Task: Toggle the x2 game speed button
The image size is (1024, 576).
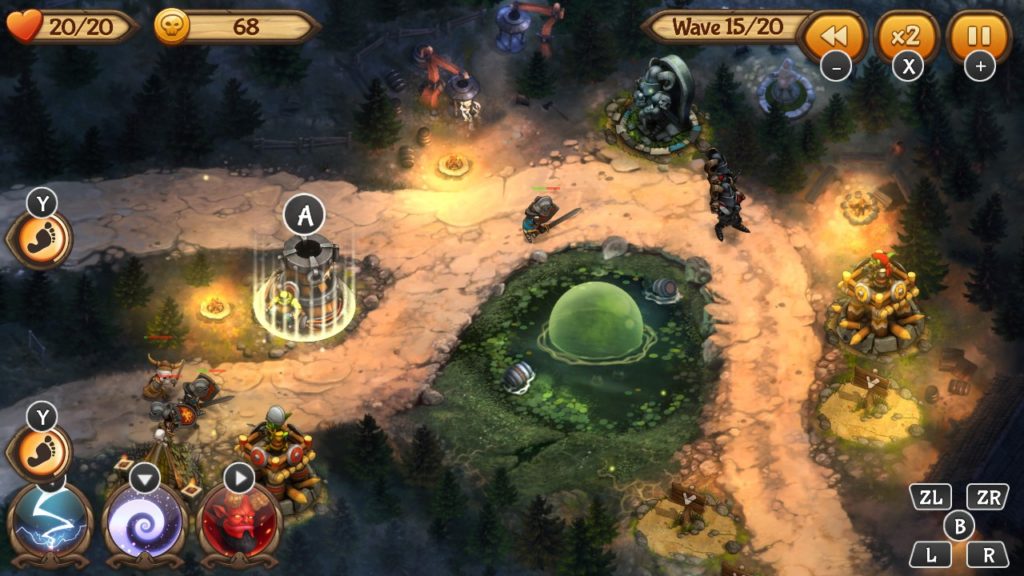Action: point(906,37)
